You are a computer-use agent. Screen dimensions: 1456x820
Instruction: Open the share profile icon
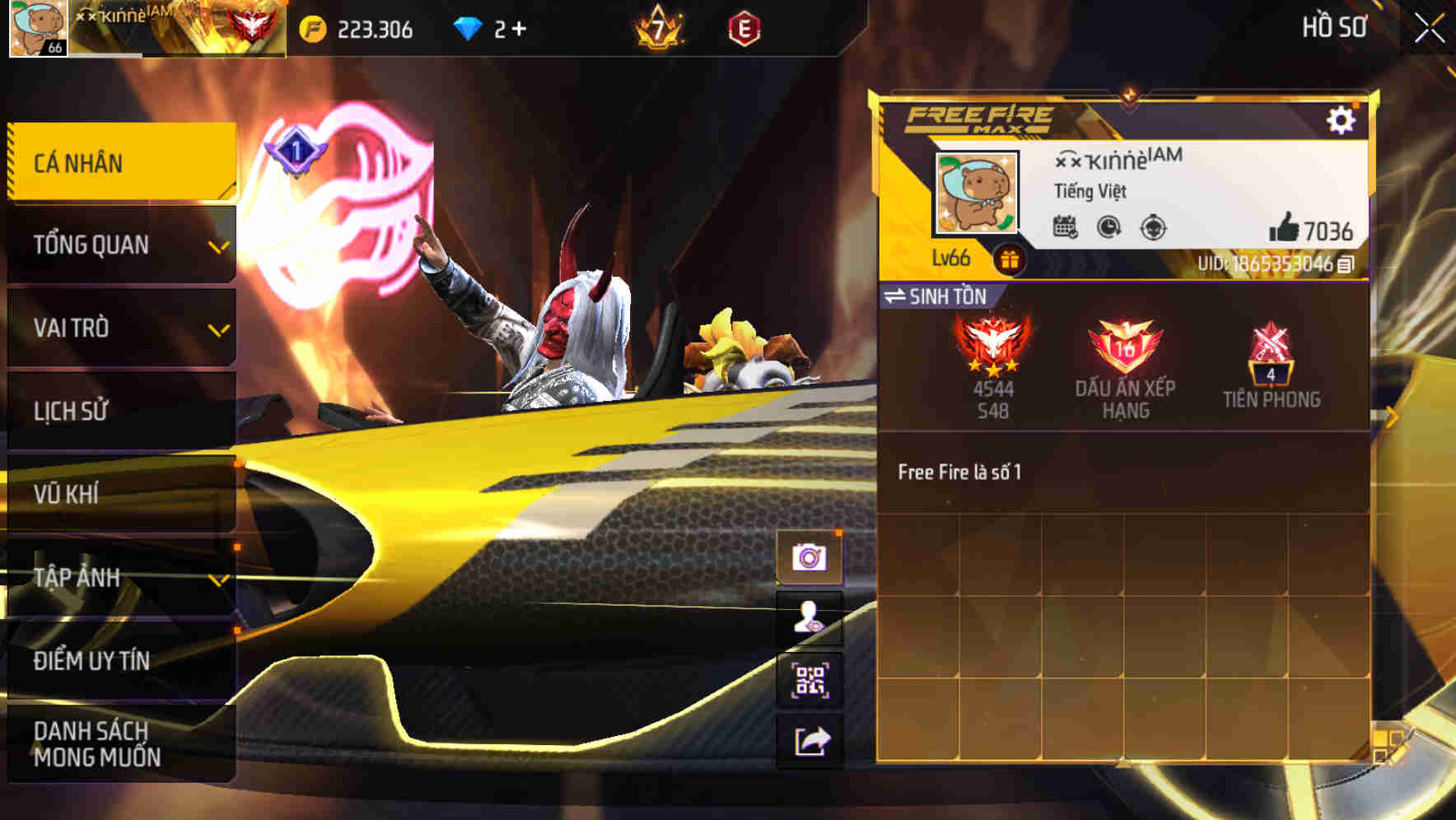(x=811, y=742)
